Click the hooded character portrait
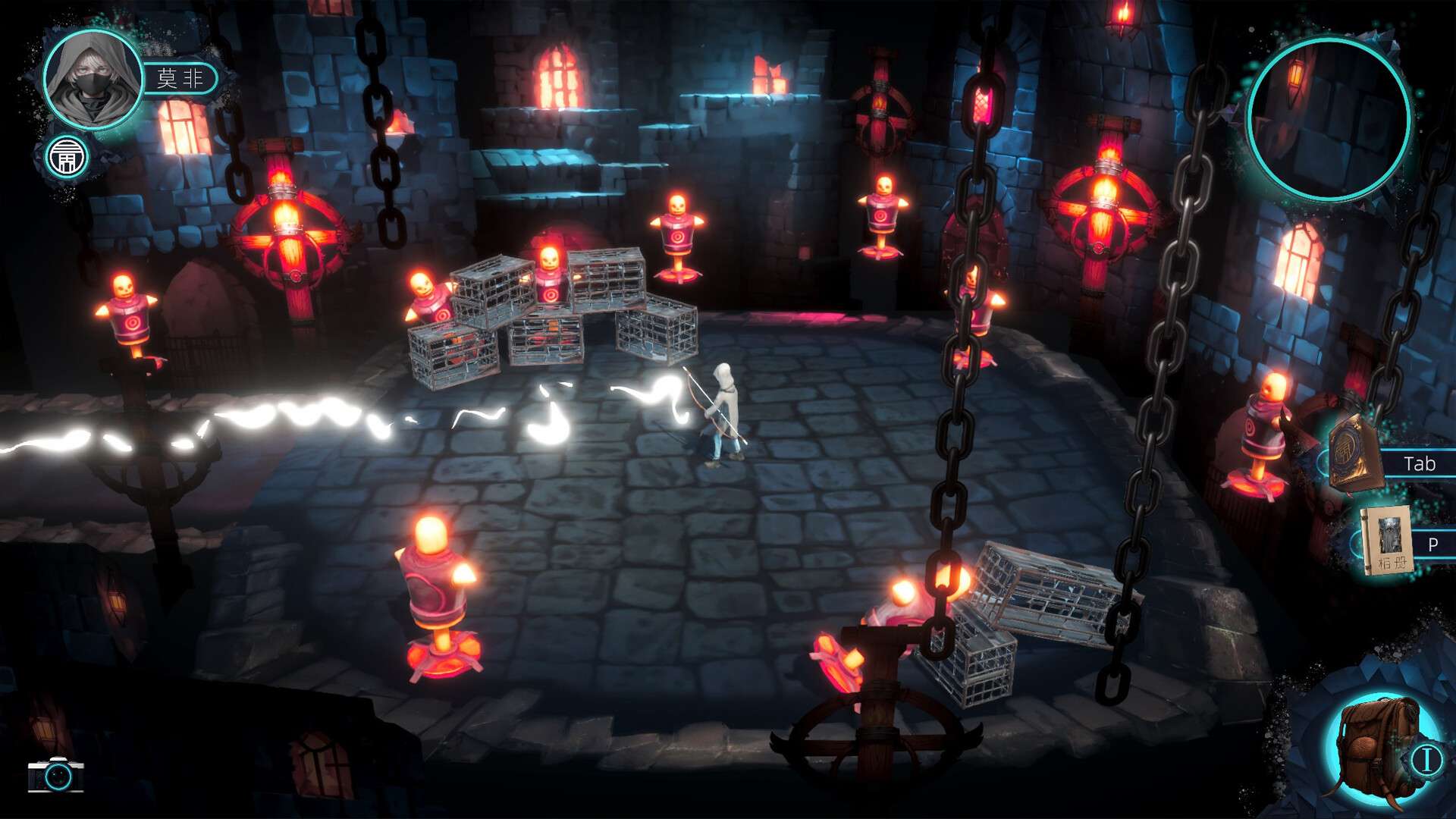This screenshot has height=819, width=1456. (x=93, y=79)
